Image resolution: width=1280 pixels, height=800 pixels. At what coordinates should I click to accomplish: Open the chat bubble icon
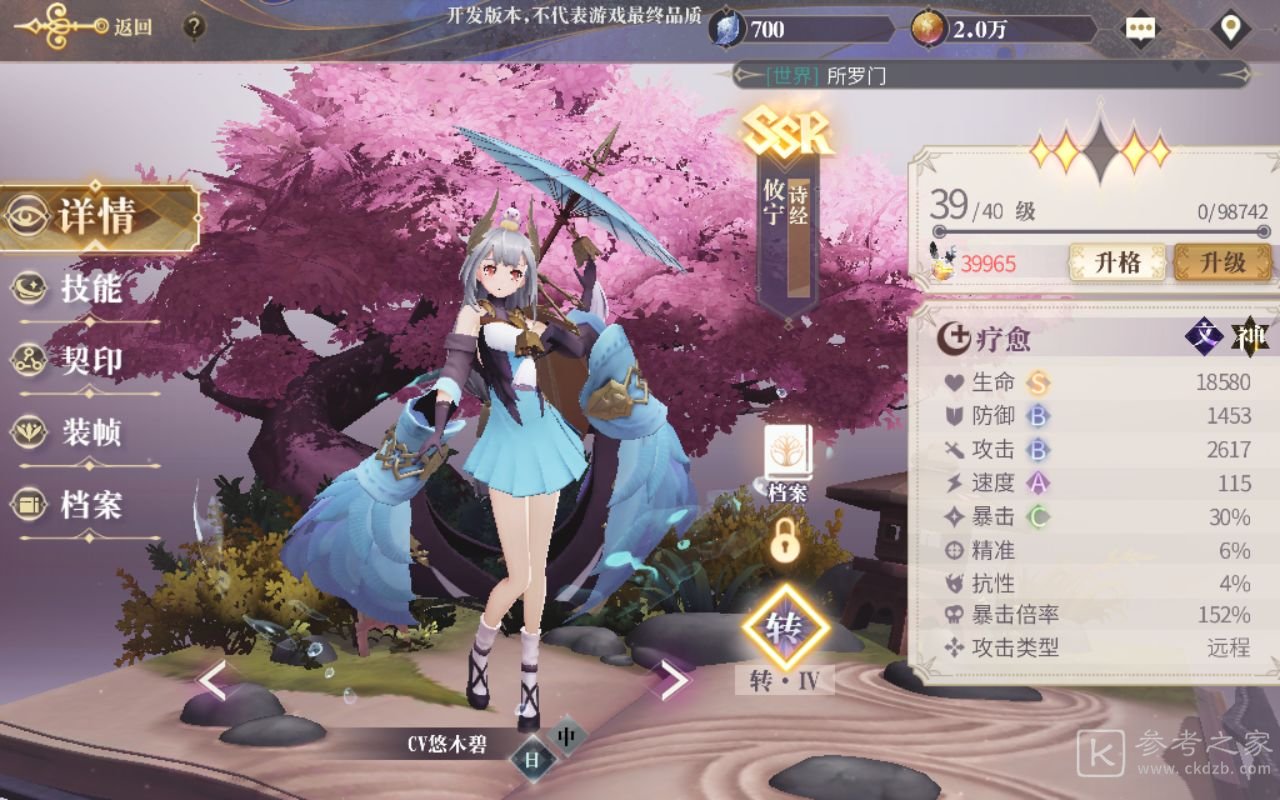(x=1140, y=28)
